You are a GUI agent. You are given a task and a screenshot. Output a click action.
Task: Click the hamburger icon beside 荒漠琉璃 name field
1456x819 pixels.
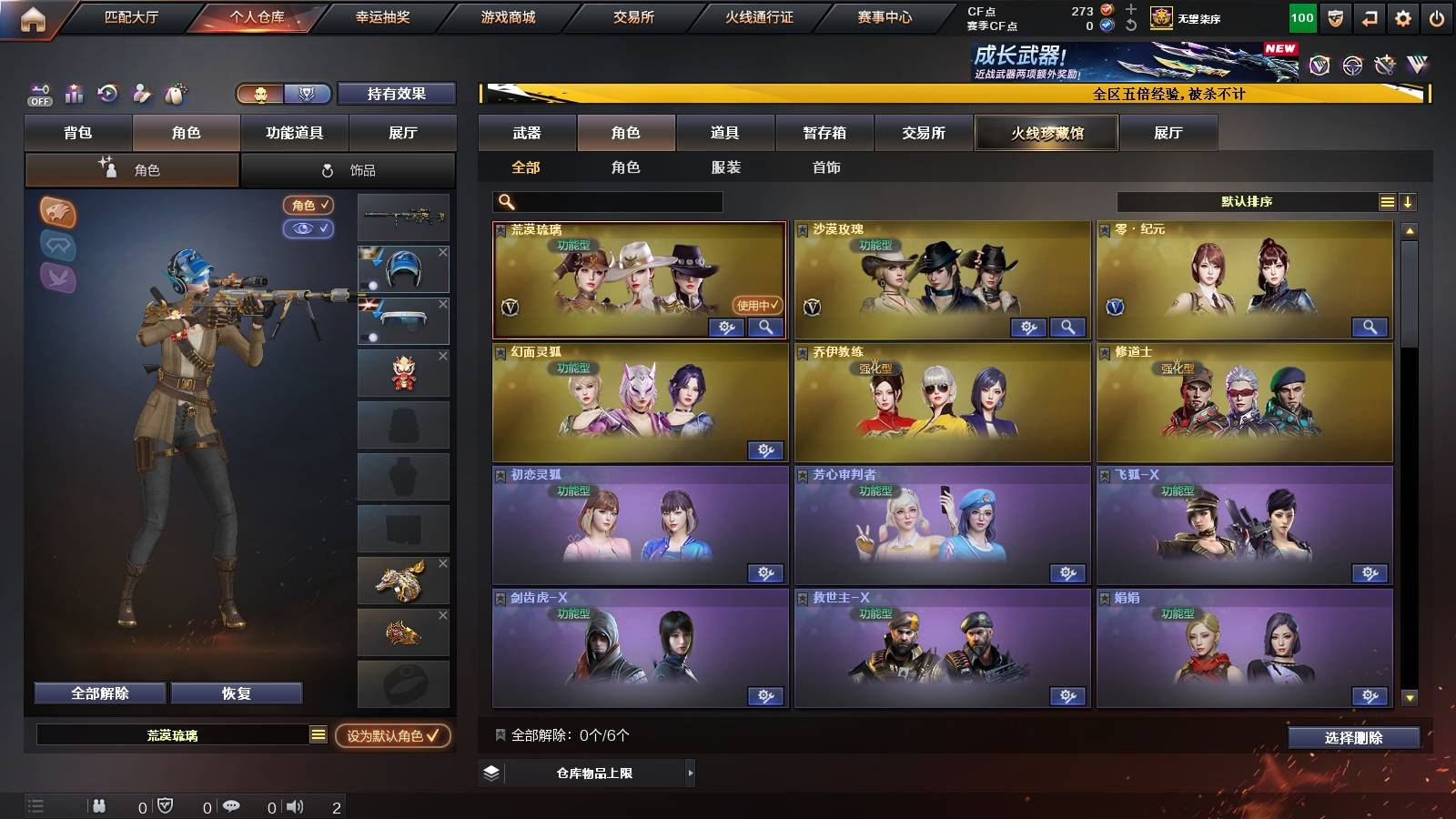(317, 735)
